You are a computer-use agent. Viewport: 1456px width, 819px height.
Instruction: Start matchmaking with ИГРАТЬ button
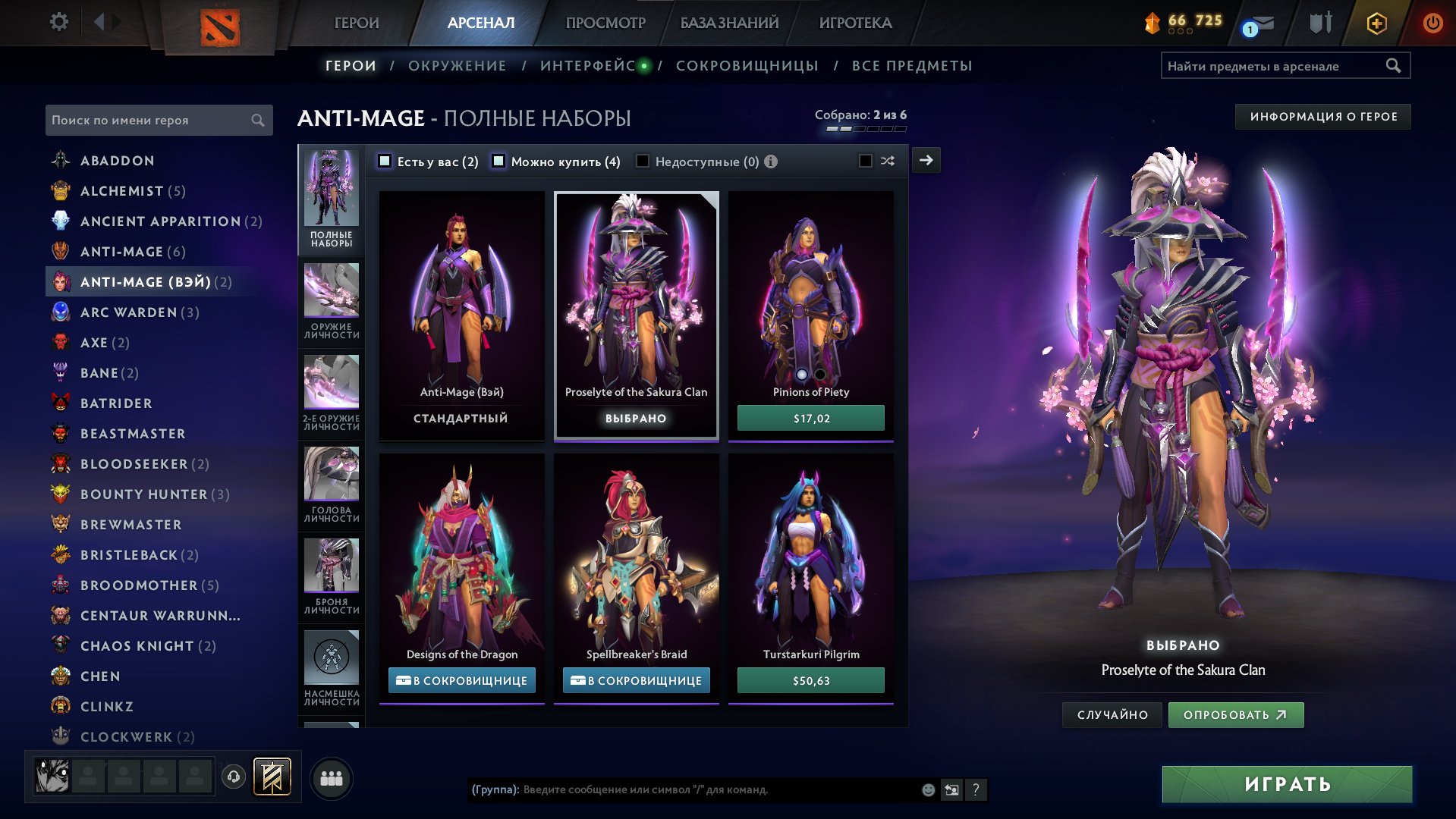1287,784
